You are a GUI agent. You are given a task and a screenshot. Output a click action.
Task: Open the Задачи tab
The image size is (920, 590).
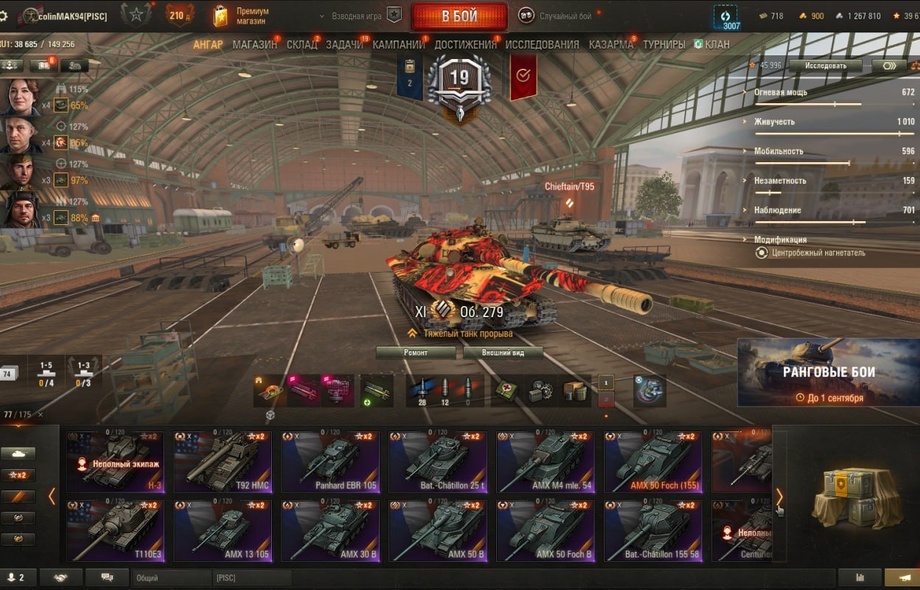tap(344, 45)
